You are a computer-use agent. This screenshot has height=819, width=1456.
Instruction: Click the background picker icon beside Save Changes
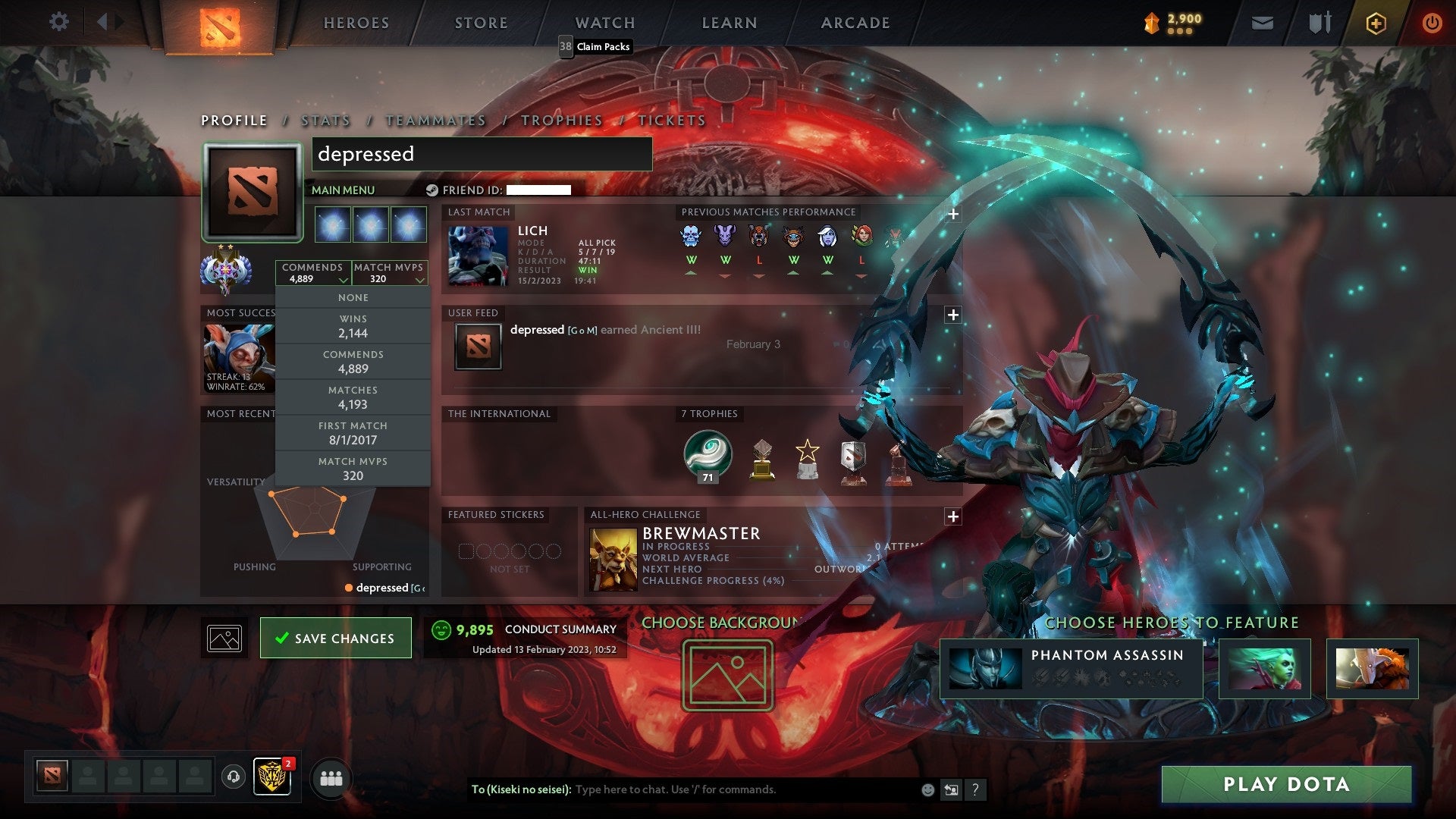(x=224, y=638)
